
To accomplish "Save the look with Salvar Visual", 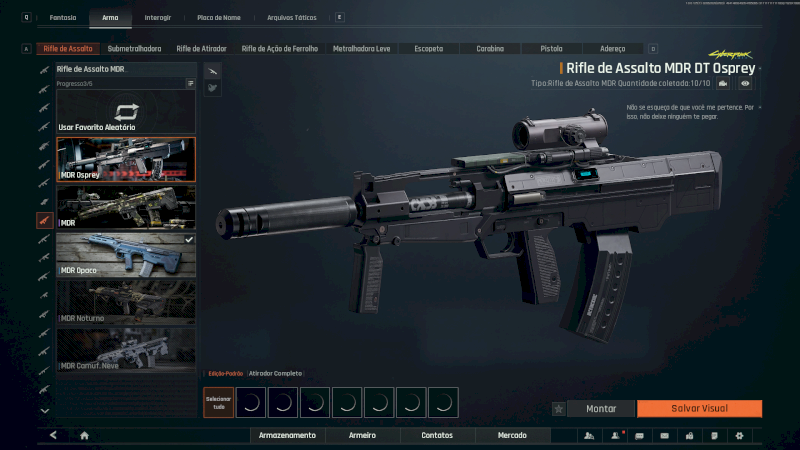I will pyautogui.click(x=699, y=408).
